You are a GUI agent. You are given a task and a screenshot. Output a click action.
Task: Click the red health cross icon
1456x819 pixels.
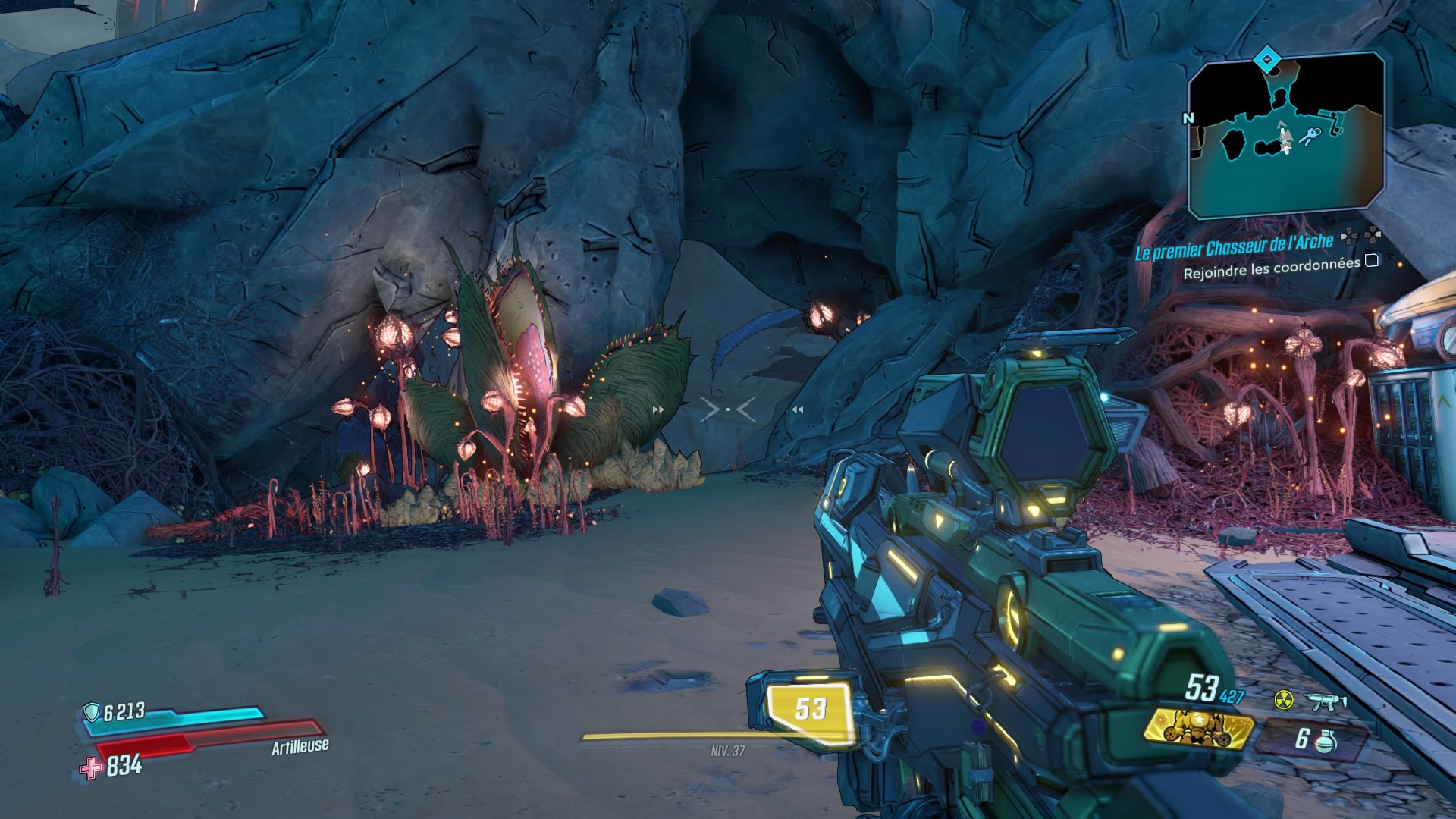[91, 767]
